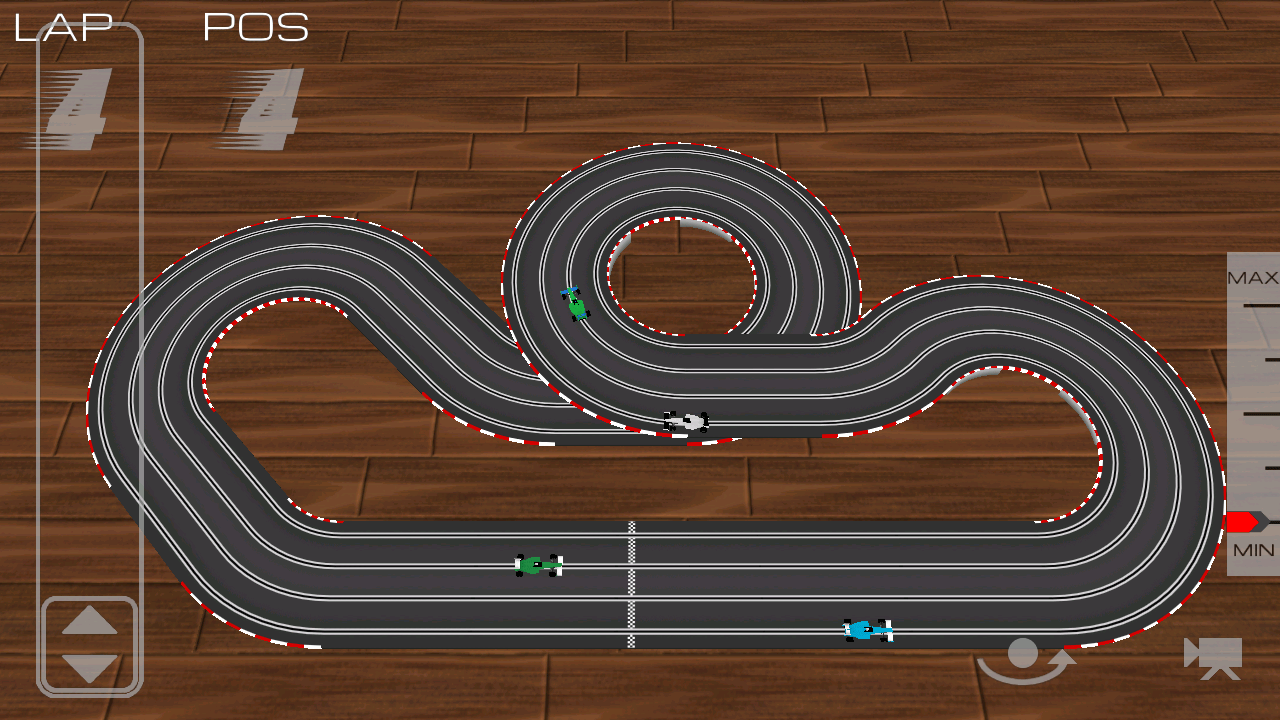Set throttle slider to MAX
Image resolution: width=1280 pixels, height=720 pixels.
click(x=1253, y=304)
